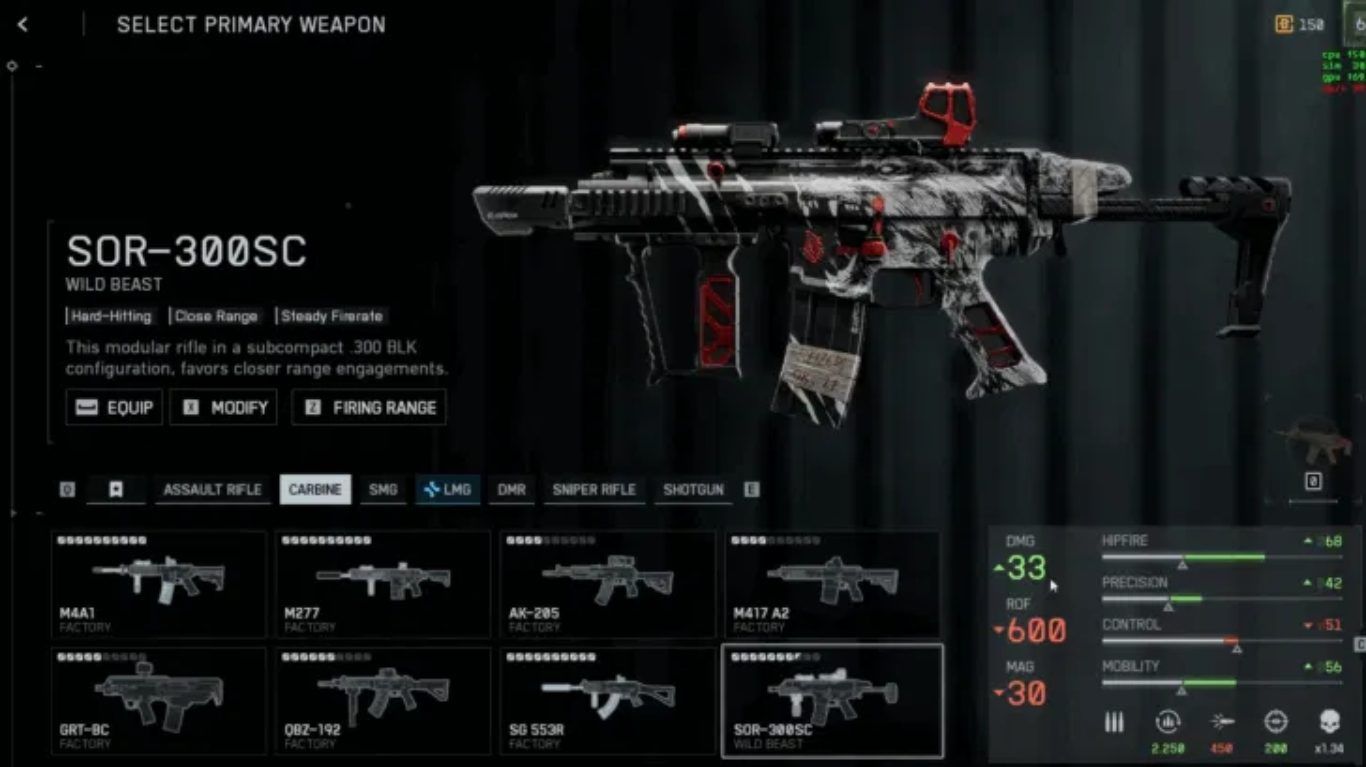This screenshot has height=767, width=1366.
Task: Select the QBZ-192 weapon tile
Action: click(x=383, y=701)
